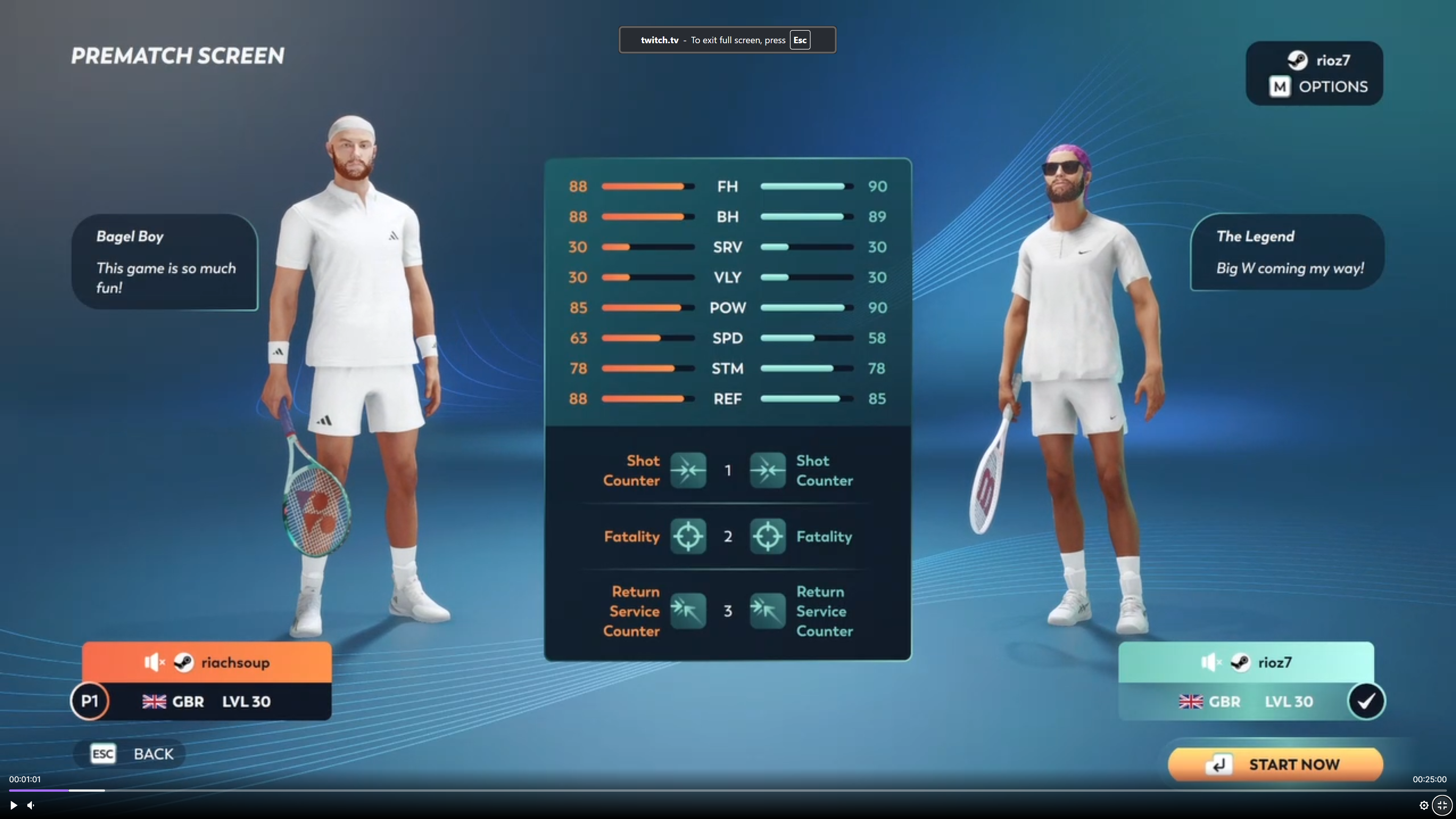Open the video player settings gear

coord(1424,805)
